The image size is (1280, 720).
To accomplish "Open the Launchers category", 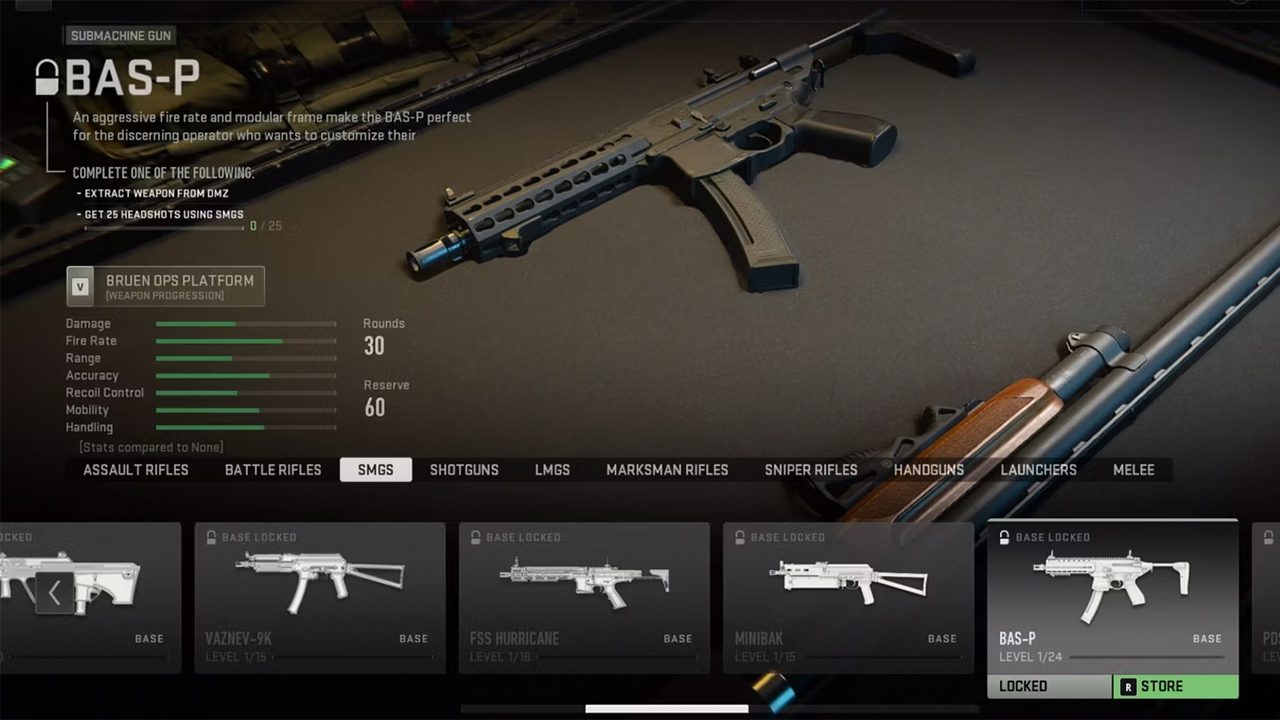I will click(x=1039, y=470).
